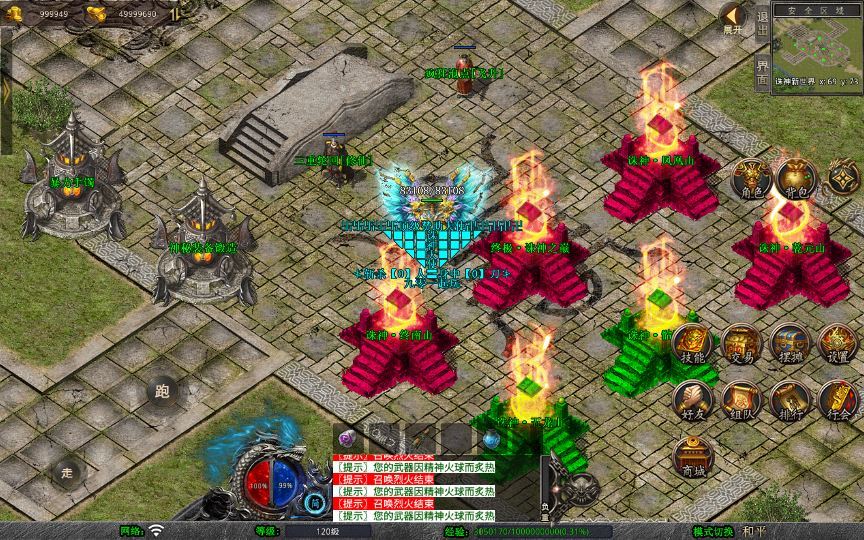Open the 技能 skills menu

[693, 345]
